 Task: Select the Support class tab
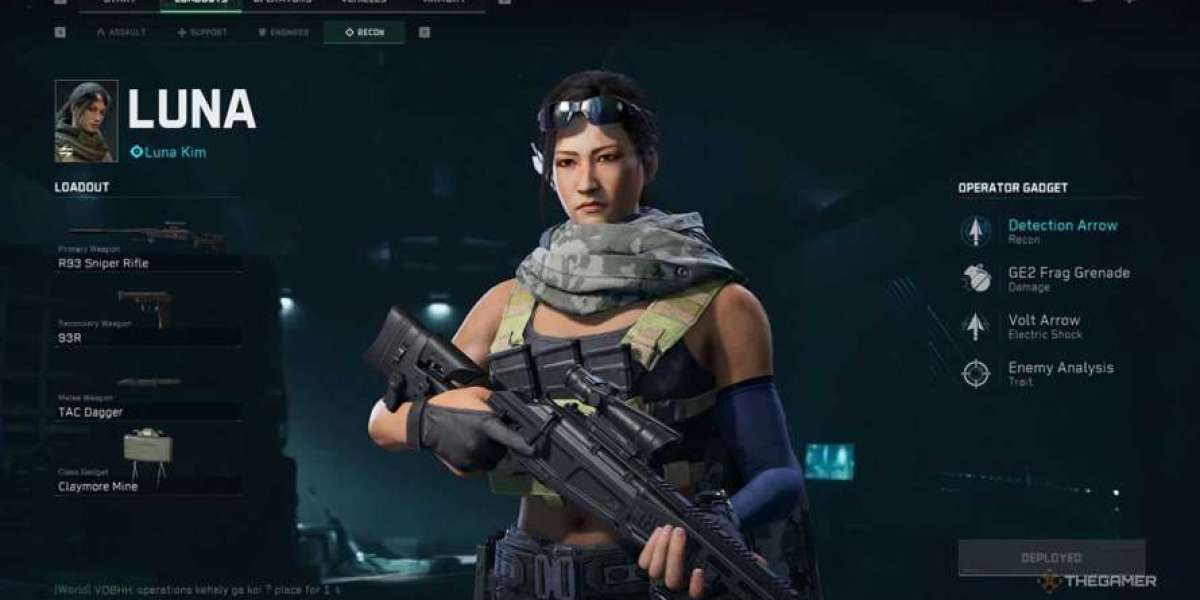pyautogui.click(x=202, y=32)
